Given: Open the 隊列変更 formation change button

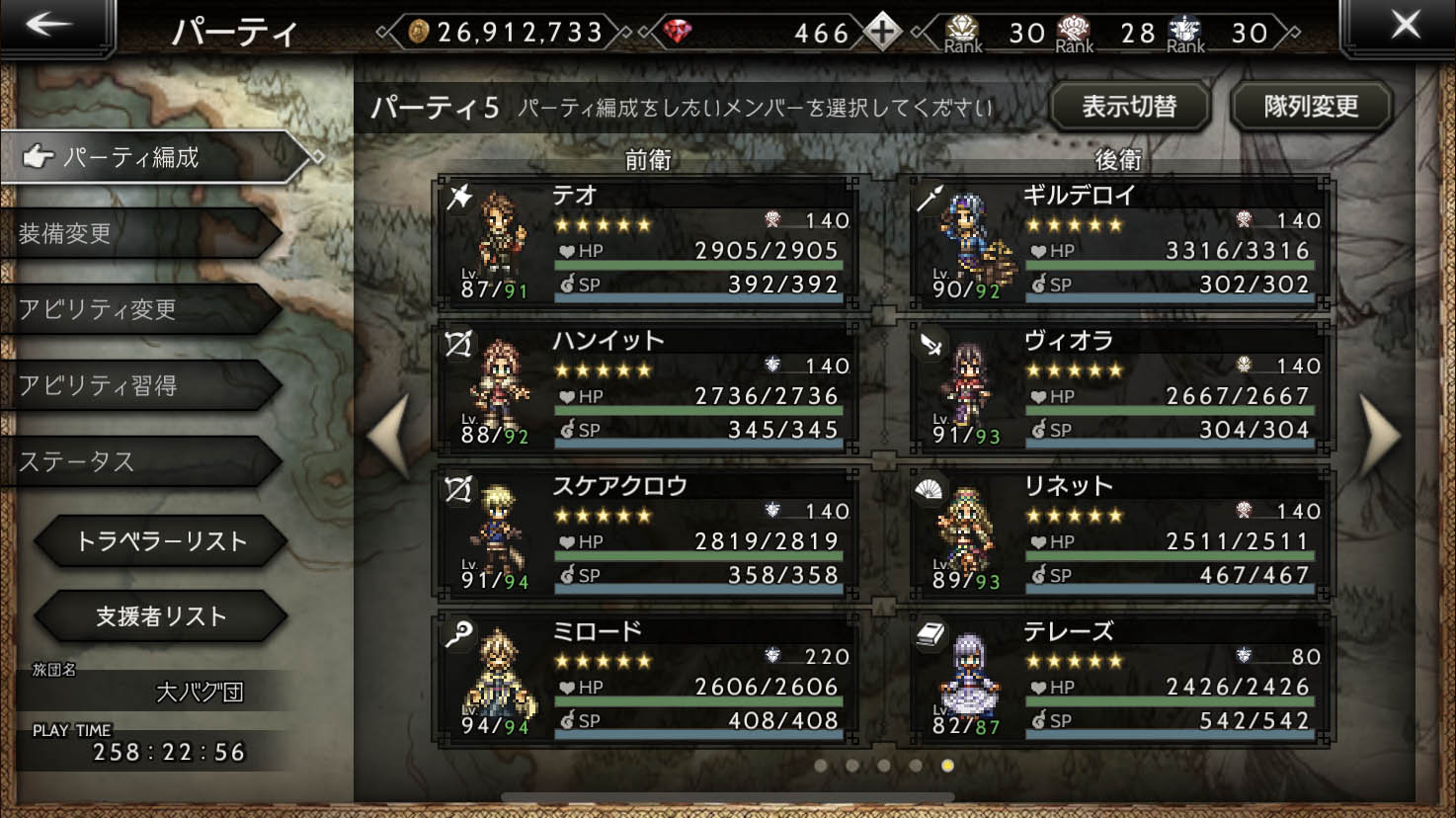Looking at the screenshot, I should 1311,107.
